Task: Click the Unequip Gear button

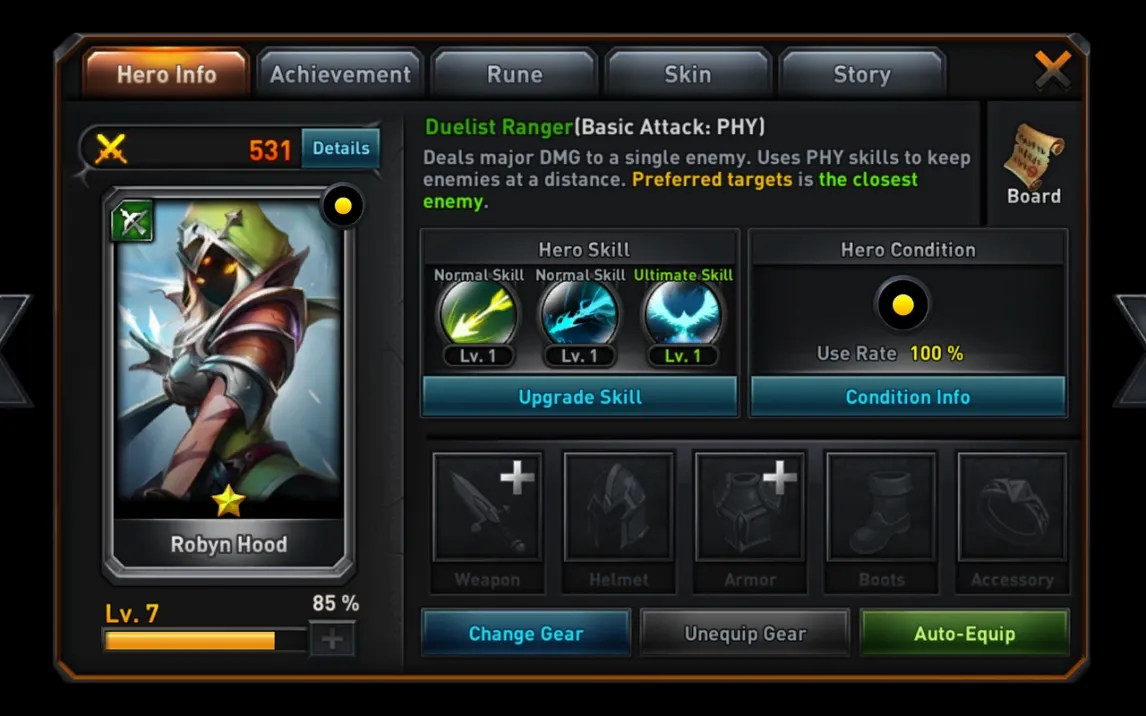Action: coord(745,634)
